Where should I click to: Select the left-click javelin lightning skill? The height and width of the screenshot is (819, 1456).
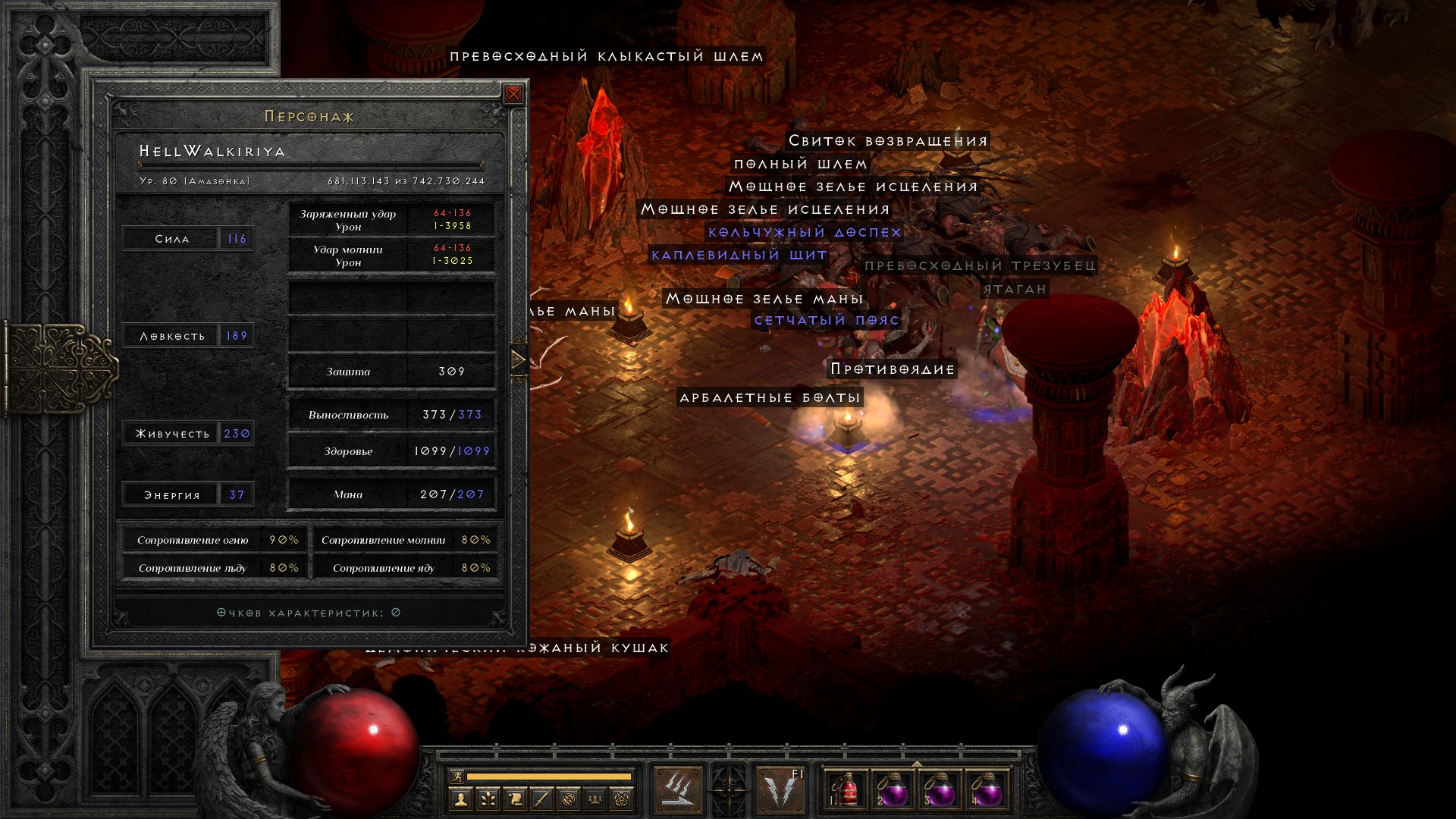point(677,789)
